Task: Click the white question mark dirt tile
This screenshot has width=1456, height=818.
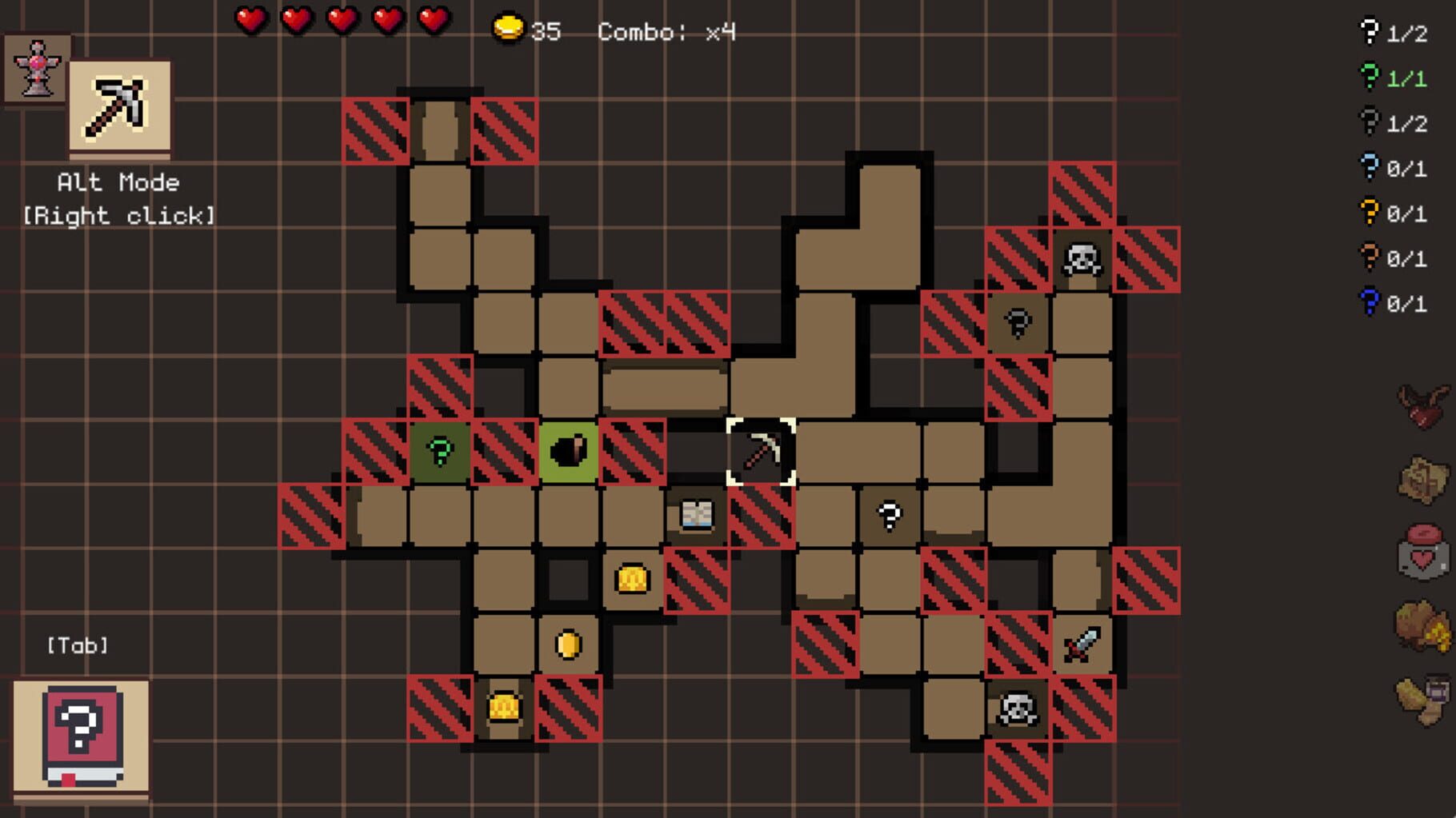Action: (x=890, y=516)
